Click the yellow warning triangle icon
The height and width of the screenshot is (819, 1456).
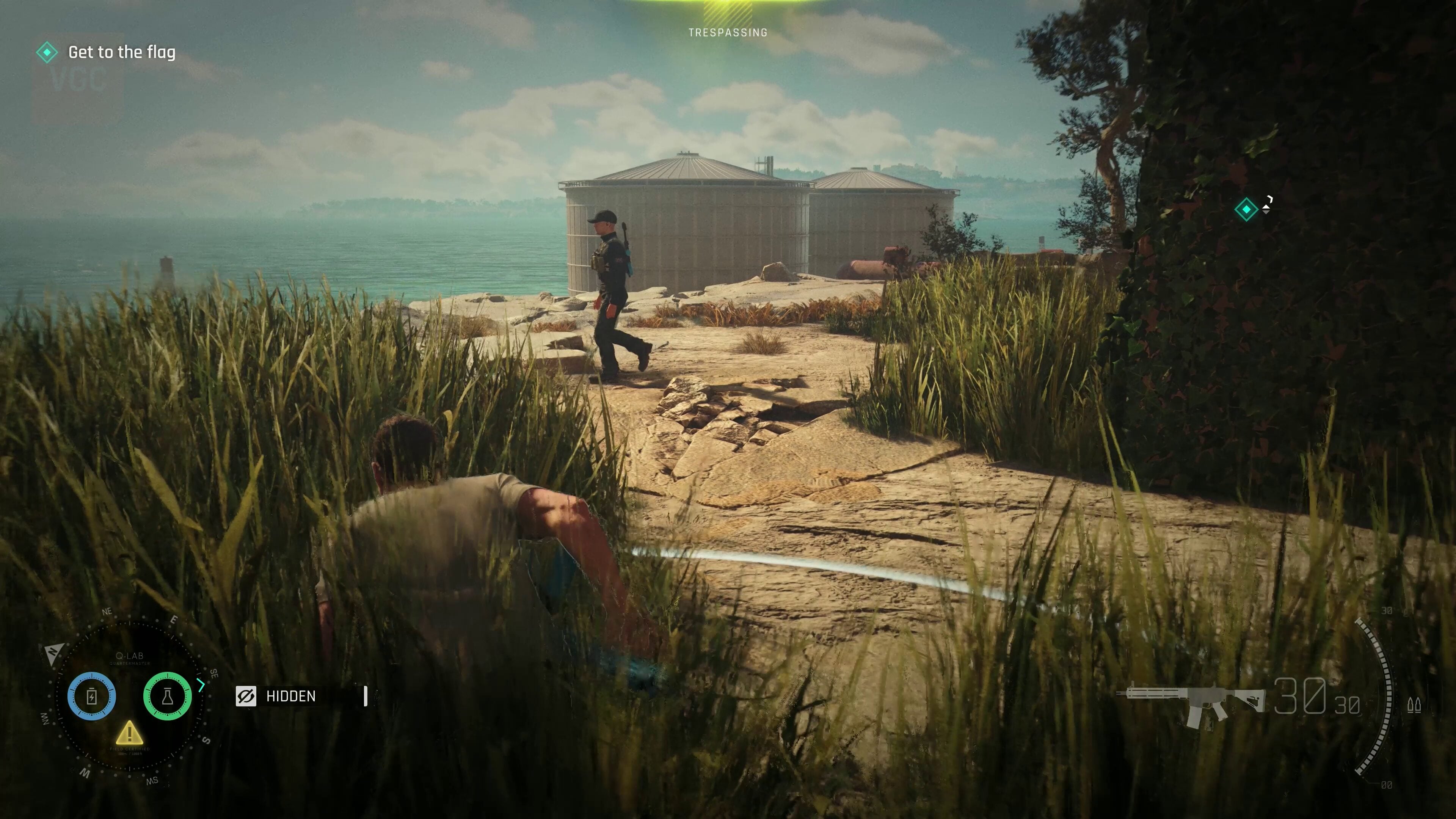point(129,733)
